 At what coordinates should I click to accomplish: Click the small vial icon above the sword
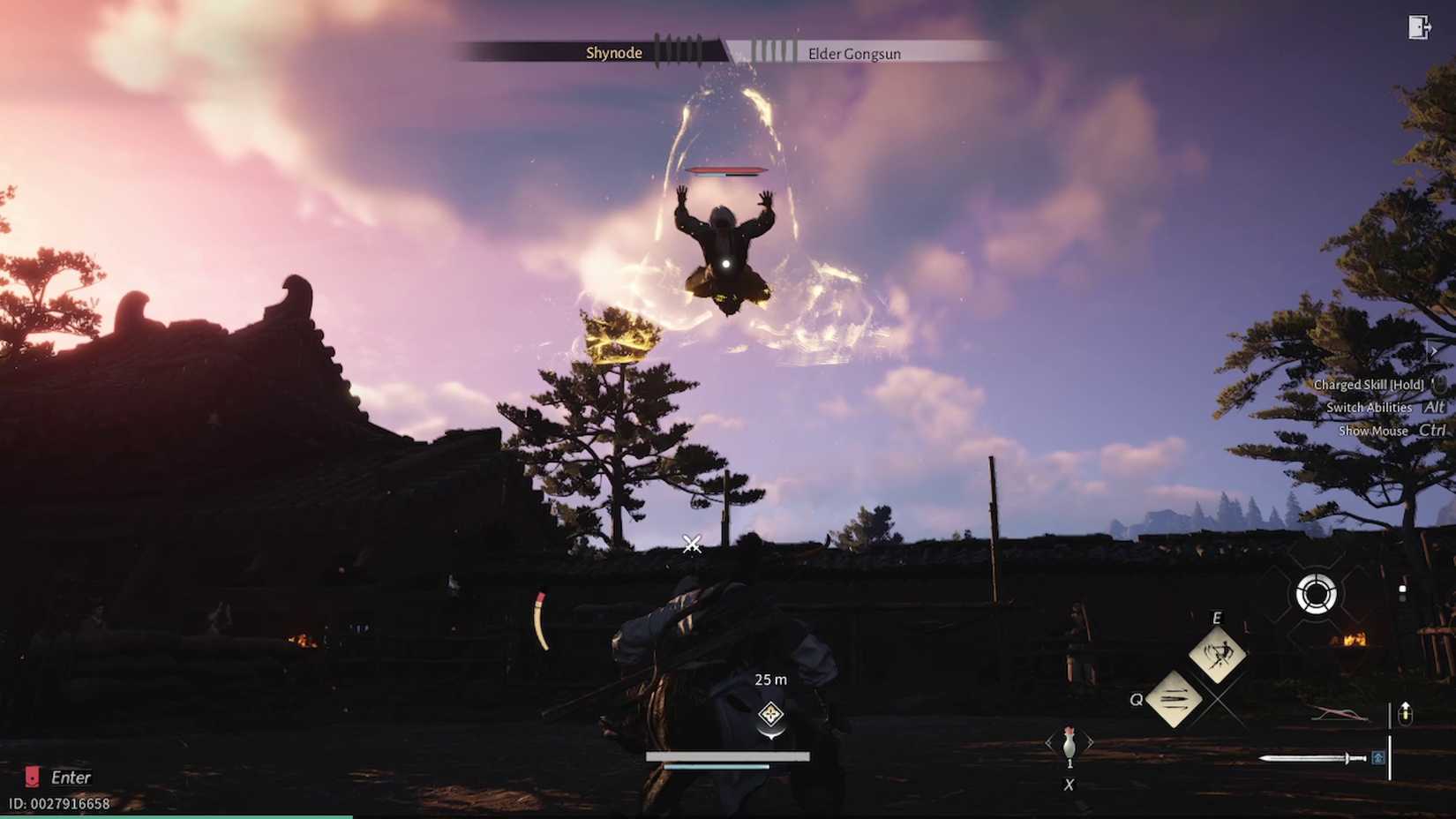1405,710
